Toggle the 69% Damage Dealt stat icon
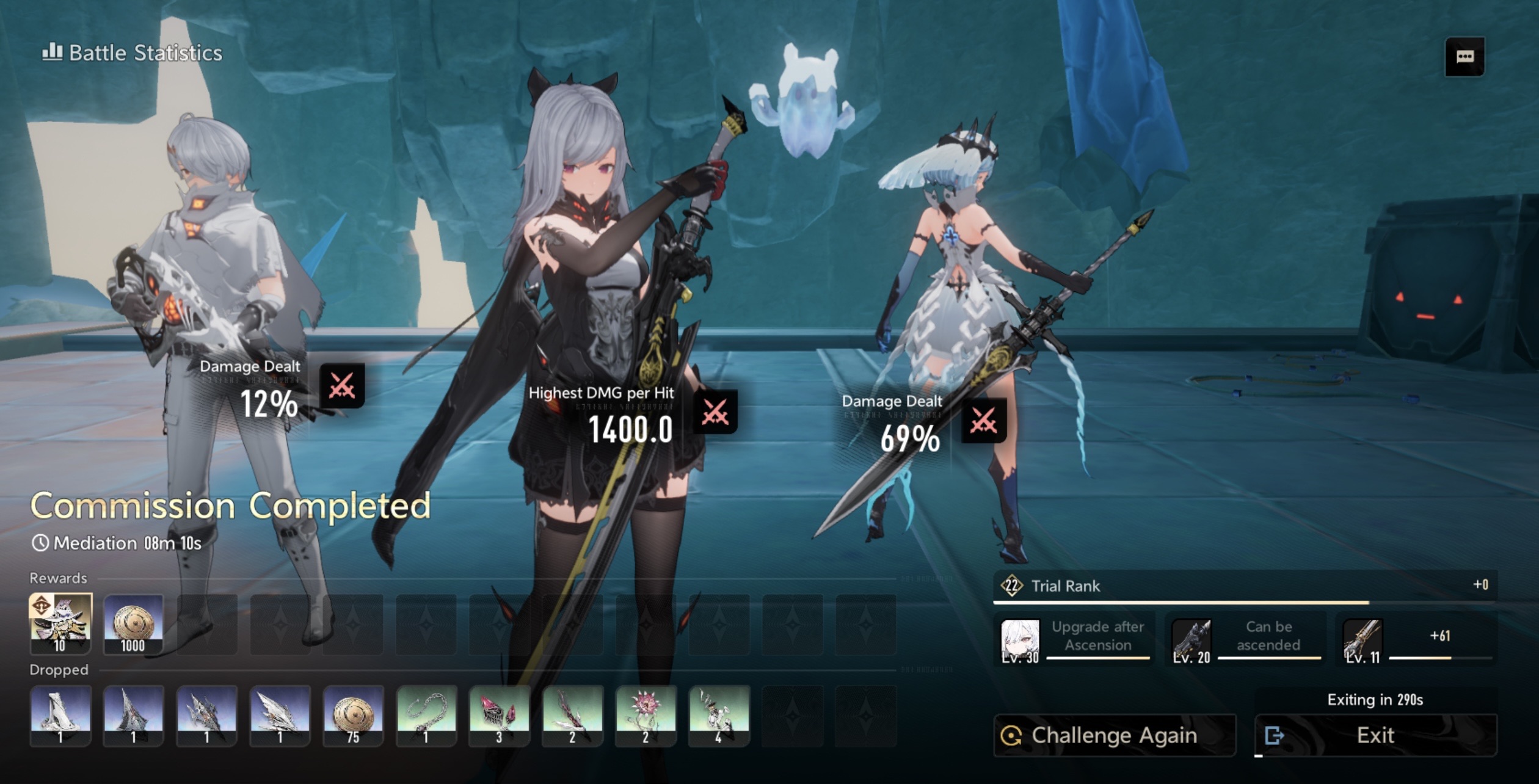 983,421
